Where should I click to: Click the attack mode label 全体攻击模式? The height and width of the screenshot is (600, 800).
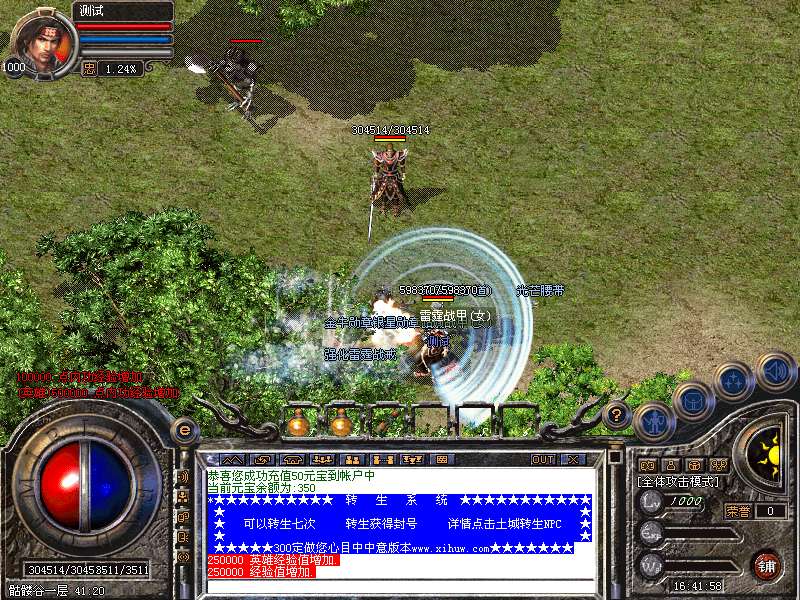[x=680, y=481]
